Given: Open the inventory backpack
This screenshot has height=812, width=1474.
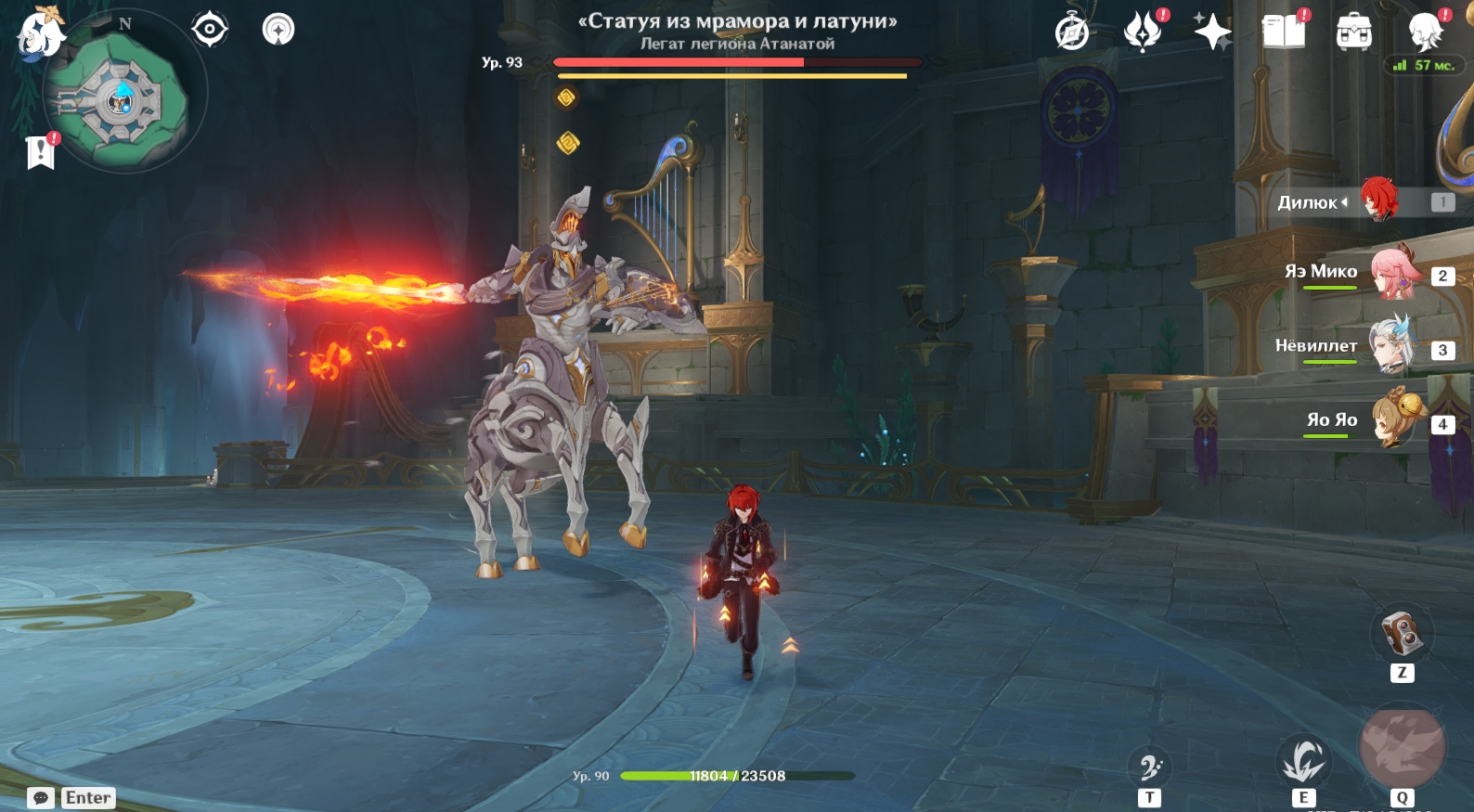Looking at the screenshot, I should click(1354, 32).
